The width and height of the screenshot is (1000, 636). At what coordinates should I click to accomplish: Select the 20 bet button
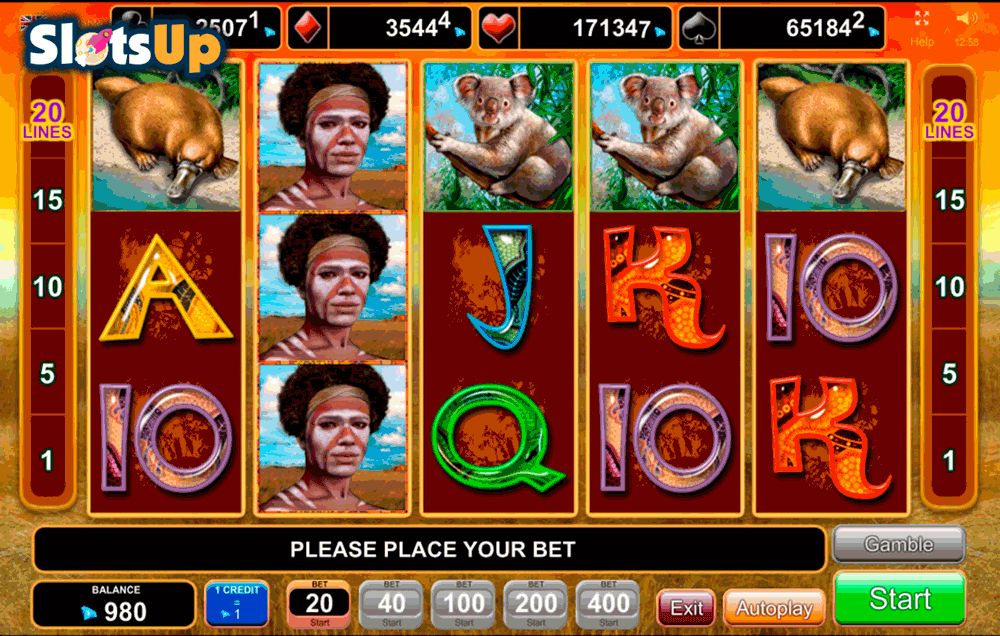[x=319, y=604]
